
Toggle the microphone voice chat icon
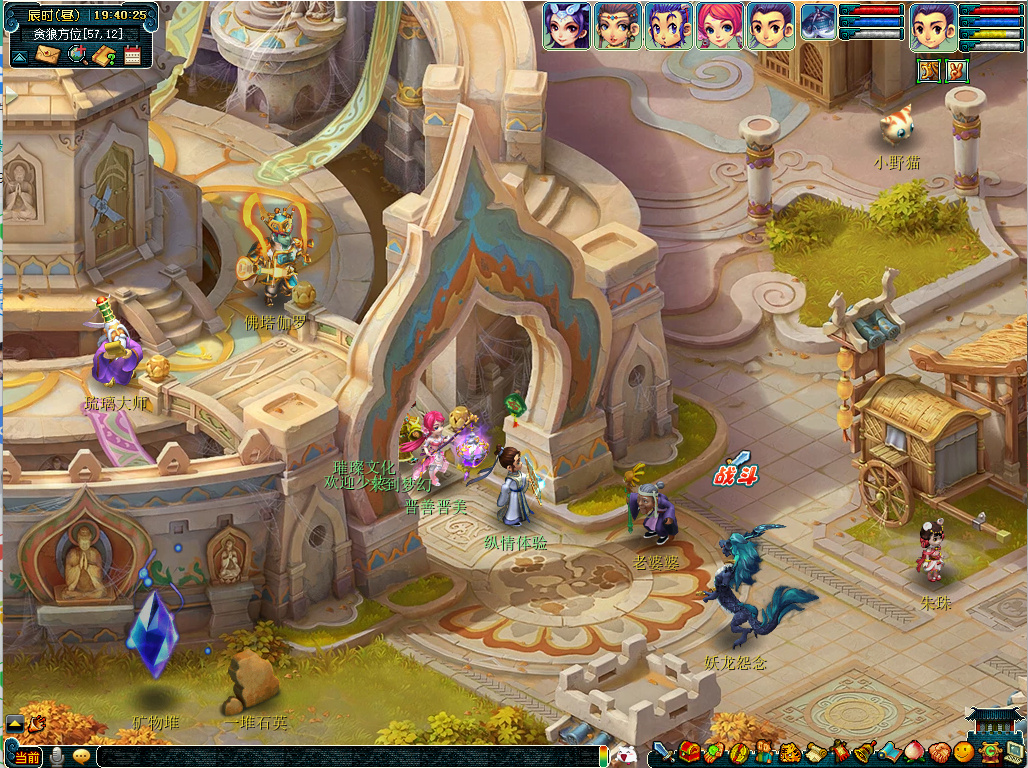click(58, 757)
